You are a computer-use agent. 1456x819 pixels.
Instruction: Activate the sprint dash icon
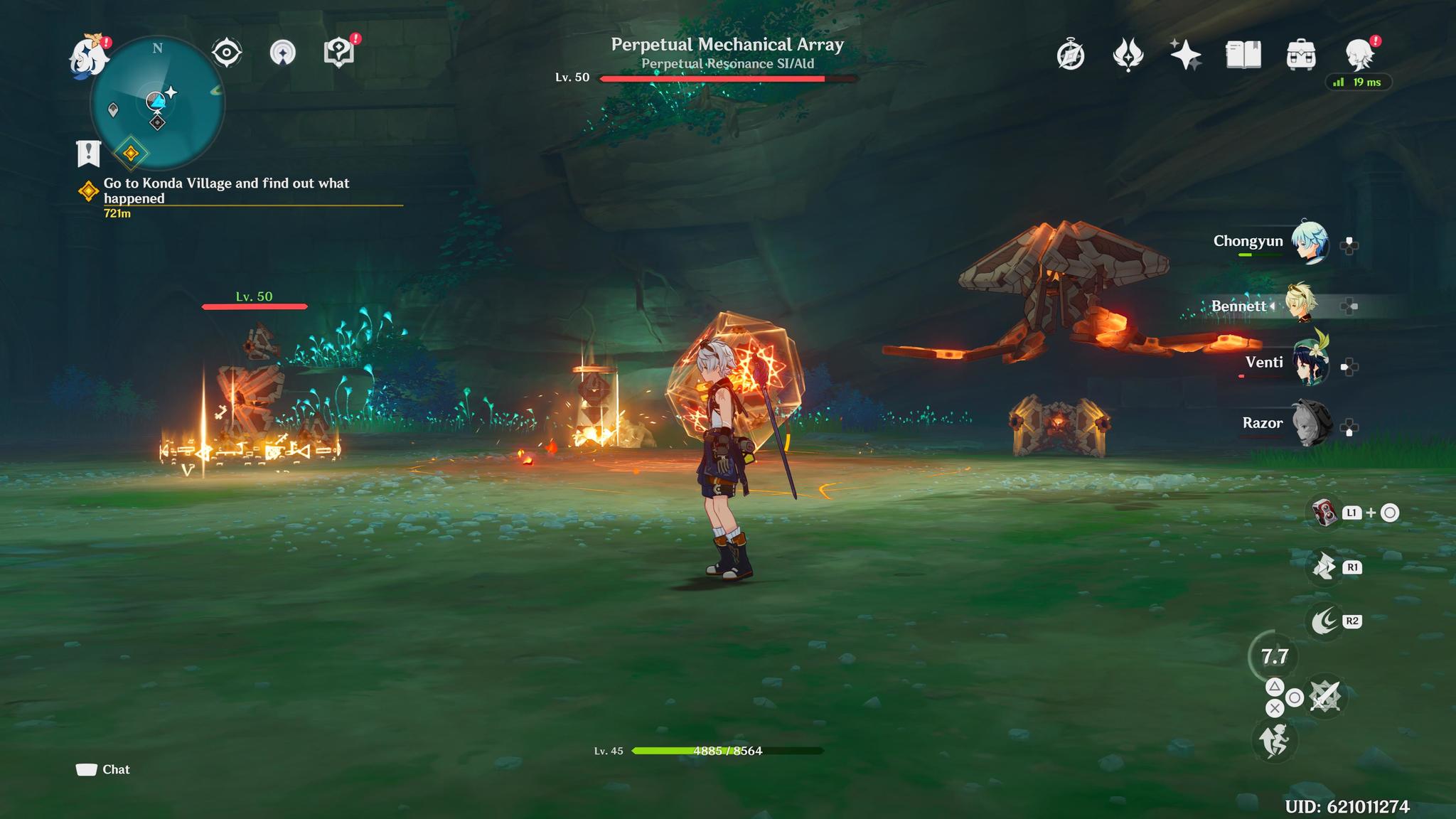click(1274, 741)
